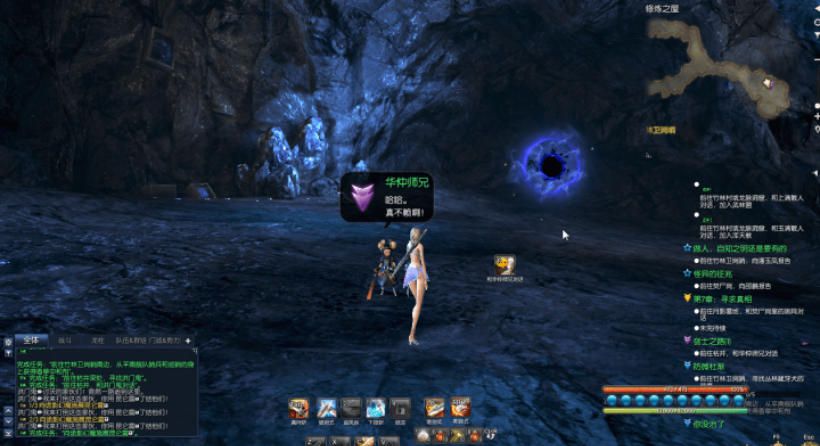The height and width of the screenshot is (446, 820).
Task: Switch to the 全体 chat tab
Action: click(30, 340)
